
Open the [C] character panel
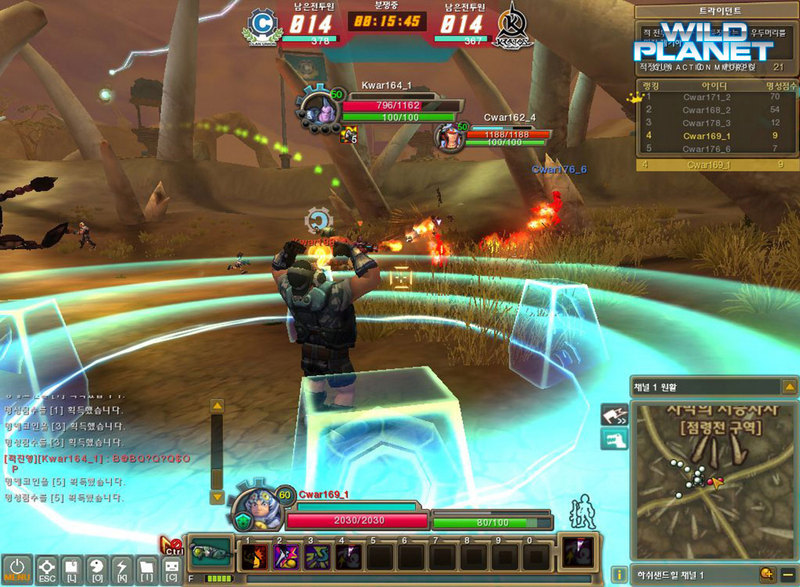[x=172, y=568]
